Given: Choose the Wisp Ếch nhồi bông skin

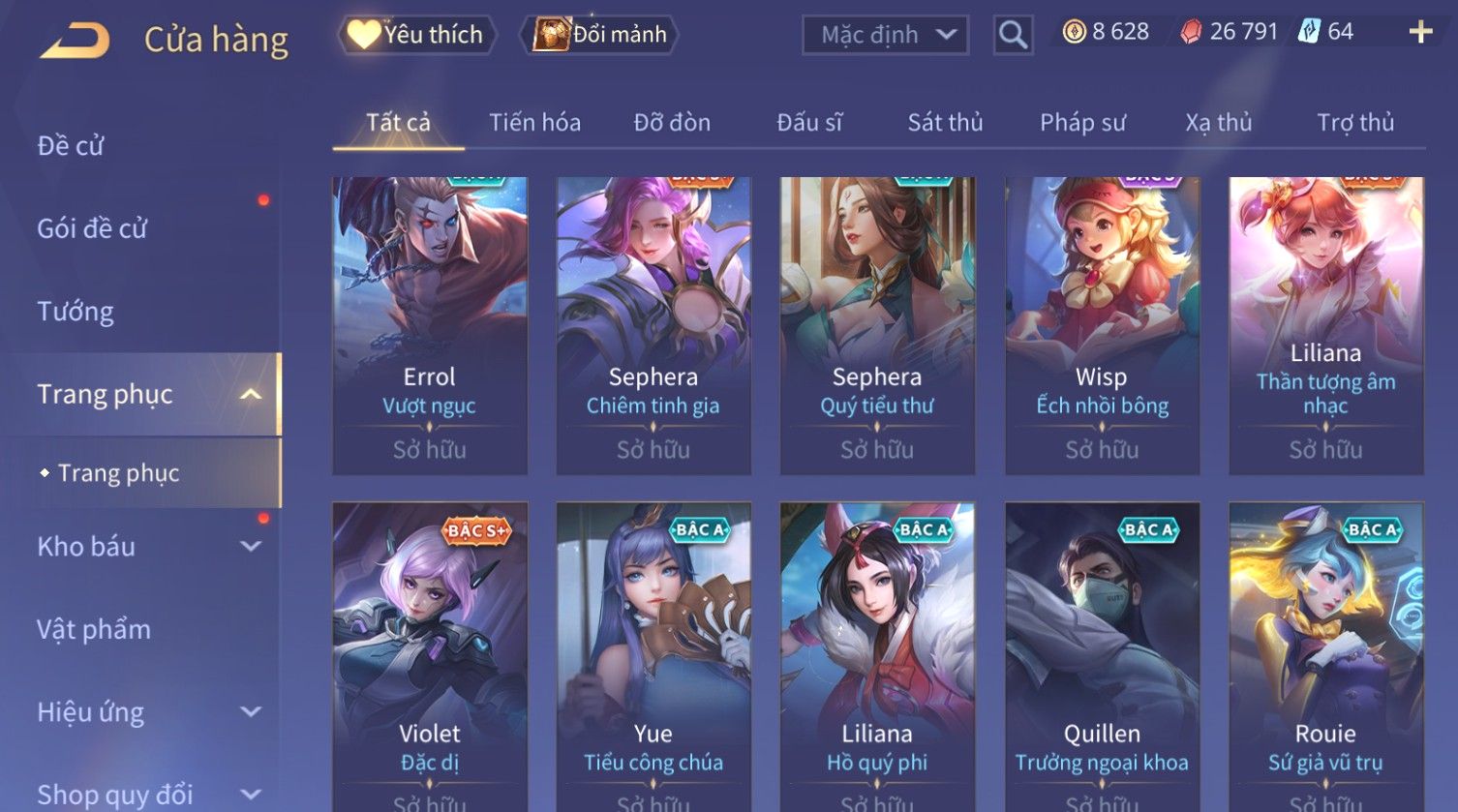Looking at the screenshot, I should click(x=1102, y=325).
